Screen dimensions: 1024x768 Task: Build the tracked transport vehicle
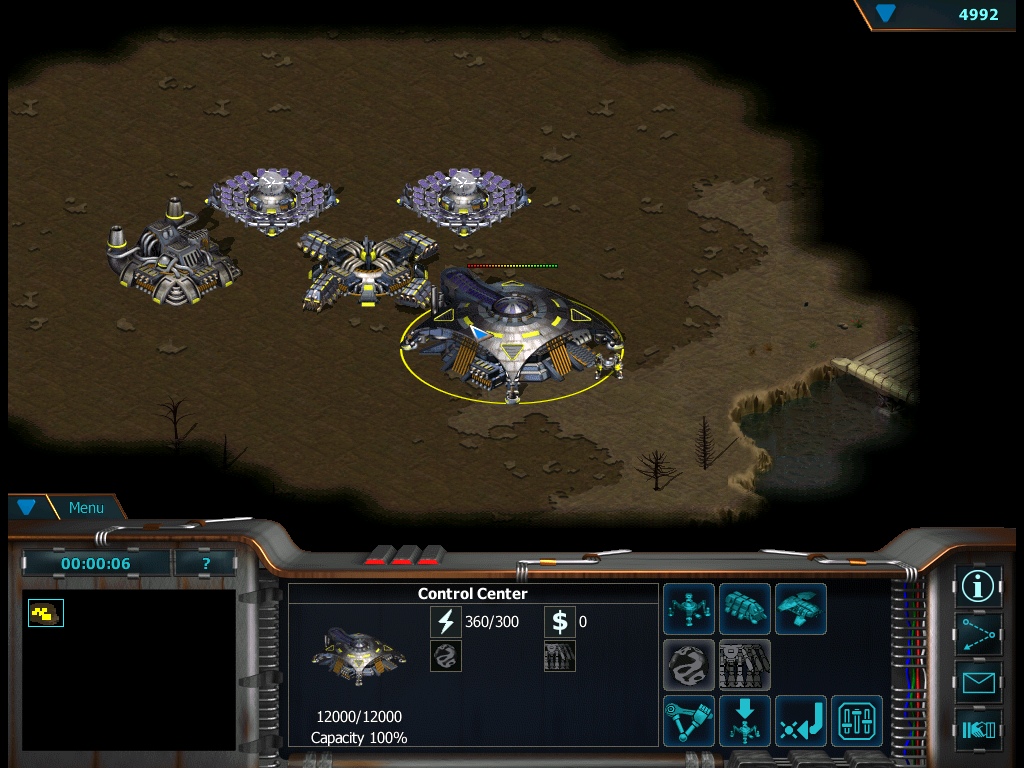tap(745, 609)
